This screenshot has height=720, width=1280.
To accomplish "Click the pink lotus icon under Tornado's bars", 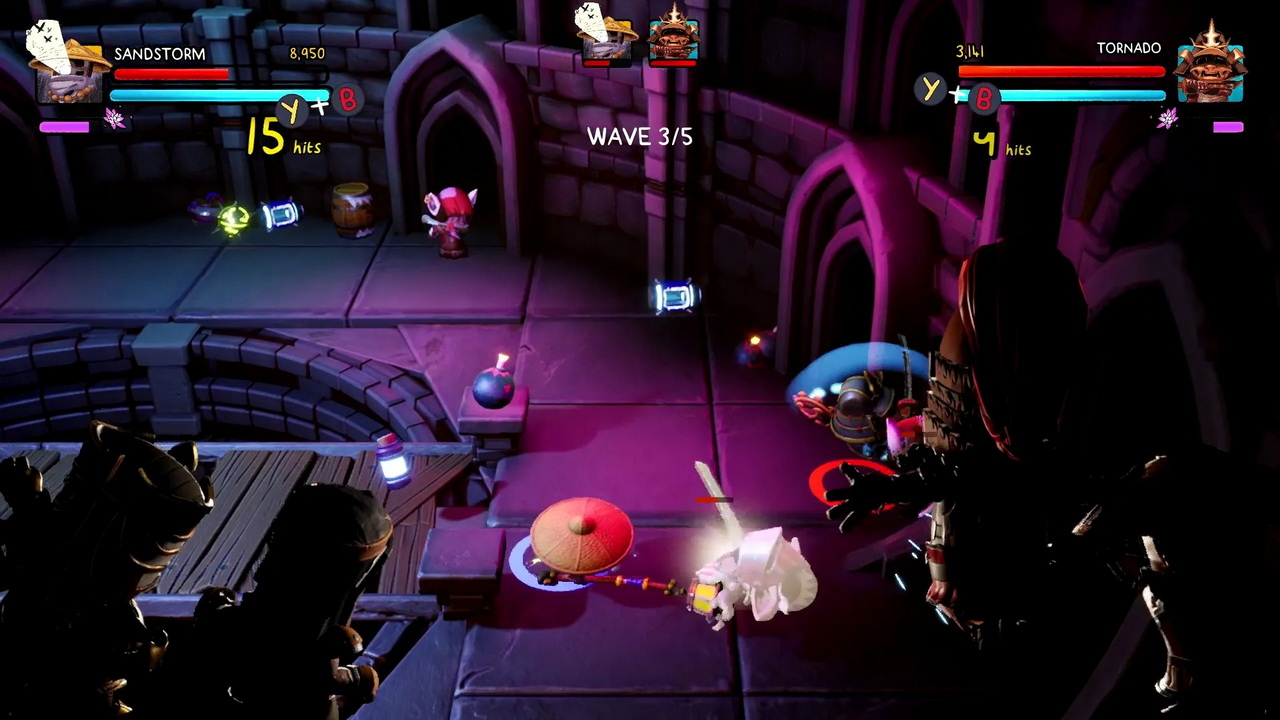I will (x=1167, y=120).
